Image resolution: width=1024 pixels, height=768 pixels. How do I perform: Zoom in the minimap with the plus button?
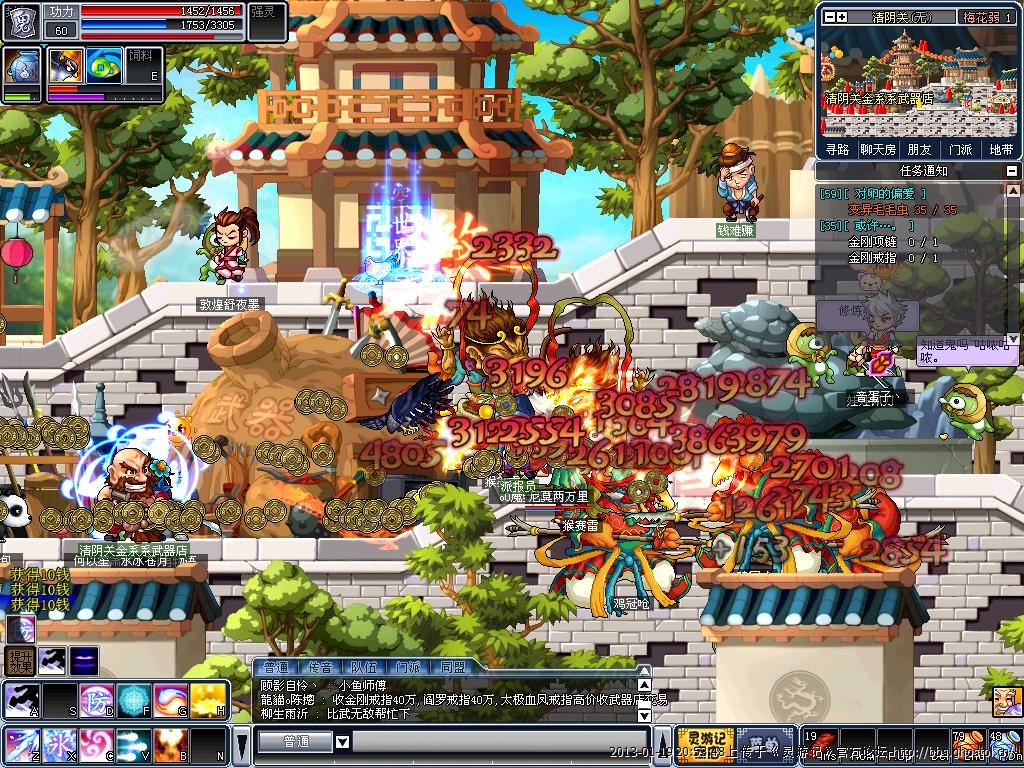(x=841, y=17)
